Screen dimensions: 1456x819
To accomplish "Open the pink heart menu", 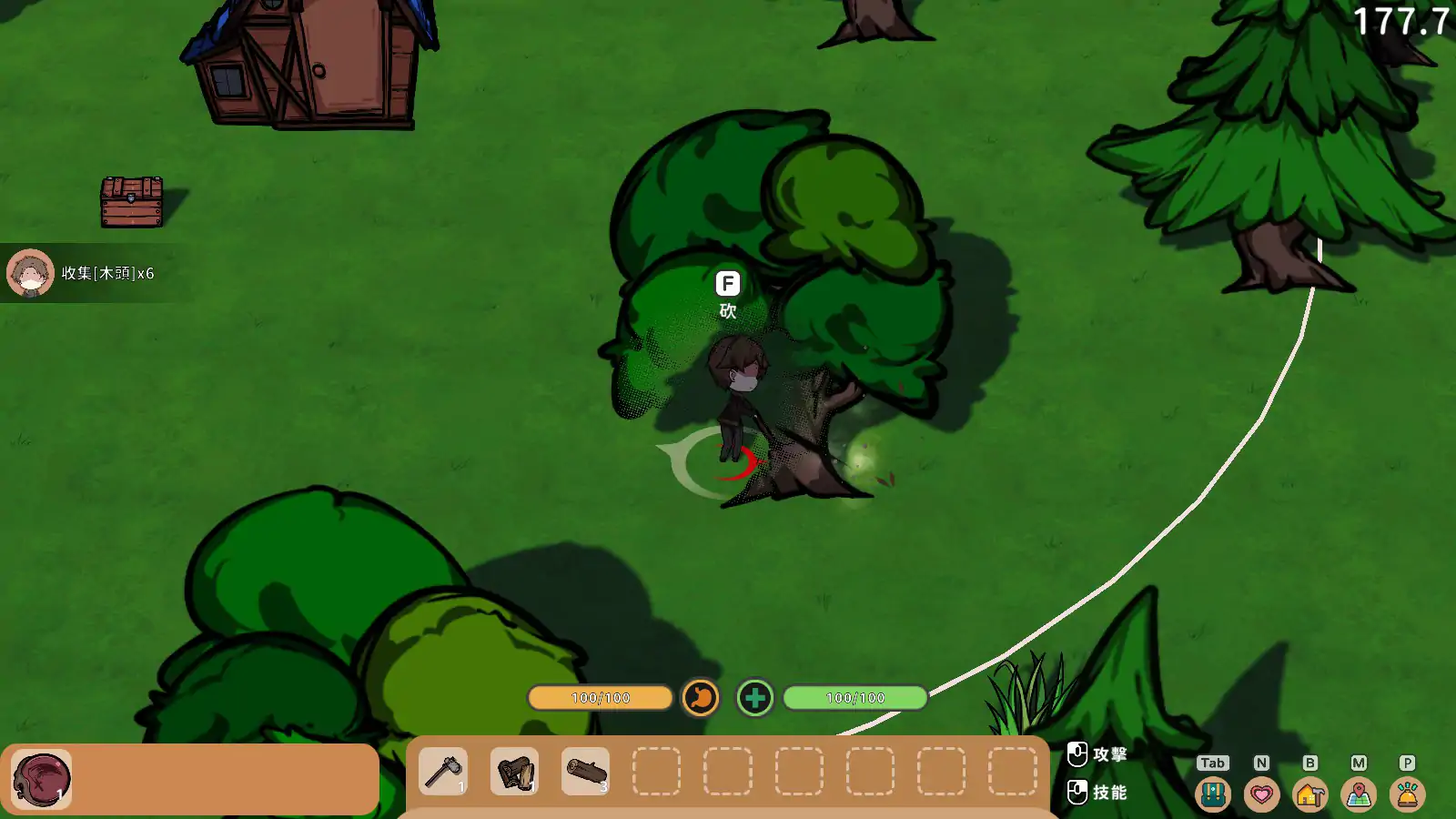I will point(1261,794).
